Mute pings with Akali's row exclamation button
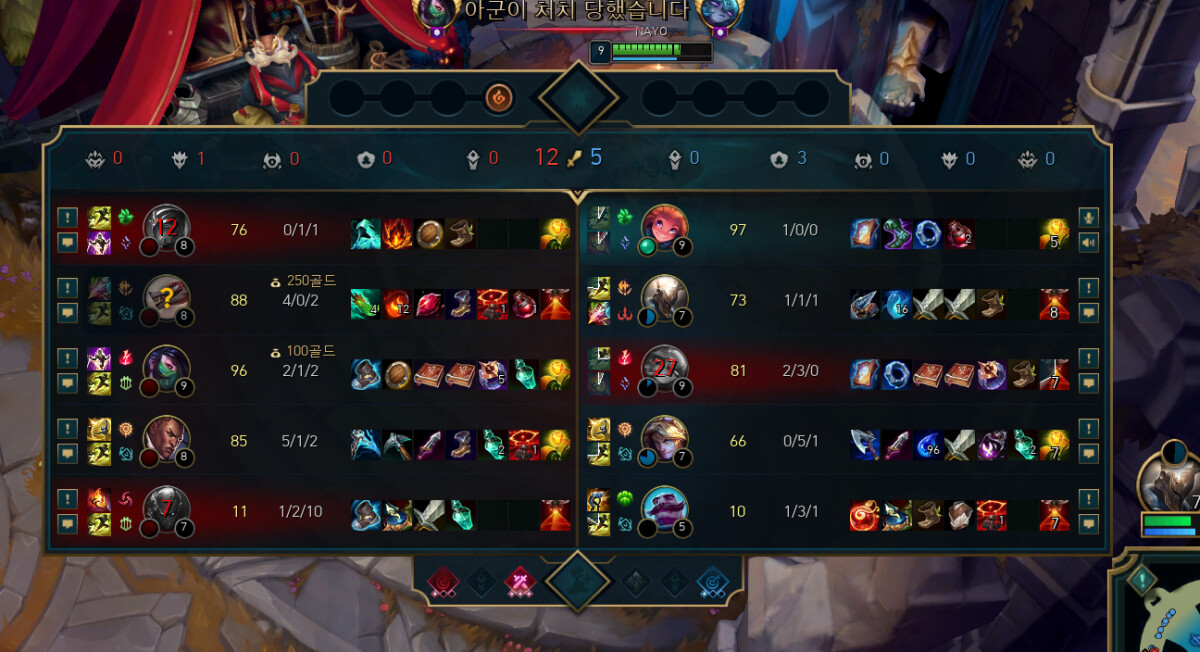 [x=67, y=358]
